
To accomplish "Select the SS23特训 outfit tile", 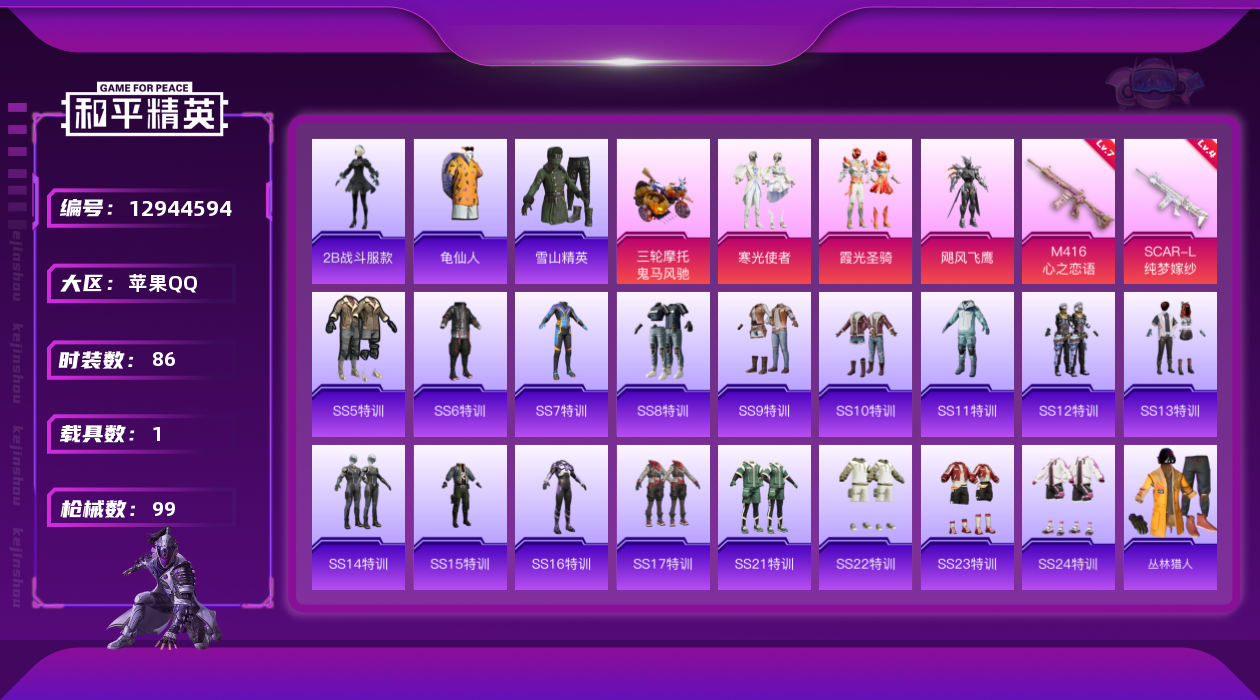I will pyautogui.click(x=967, y=517).
